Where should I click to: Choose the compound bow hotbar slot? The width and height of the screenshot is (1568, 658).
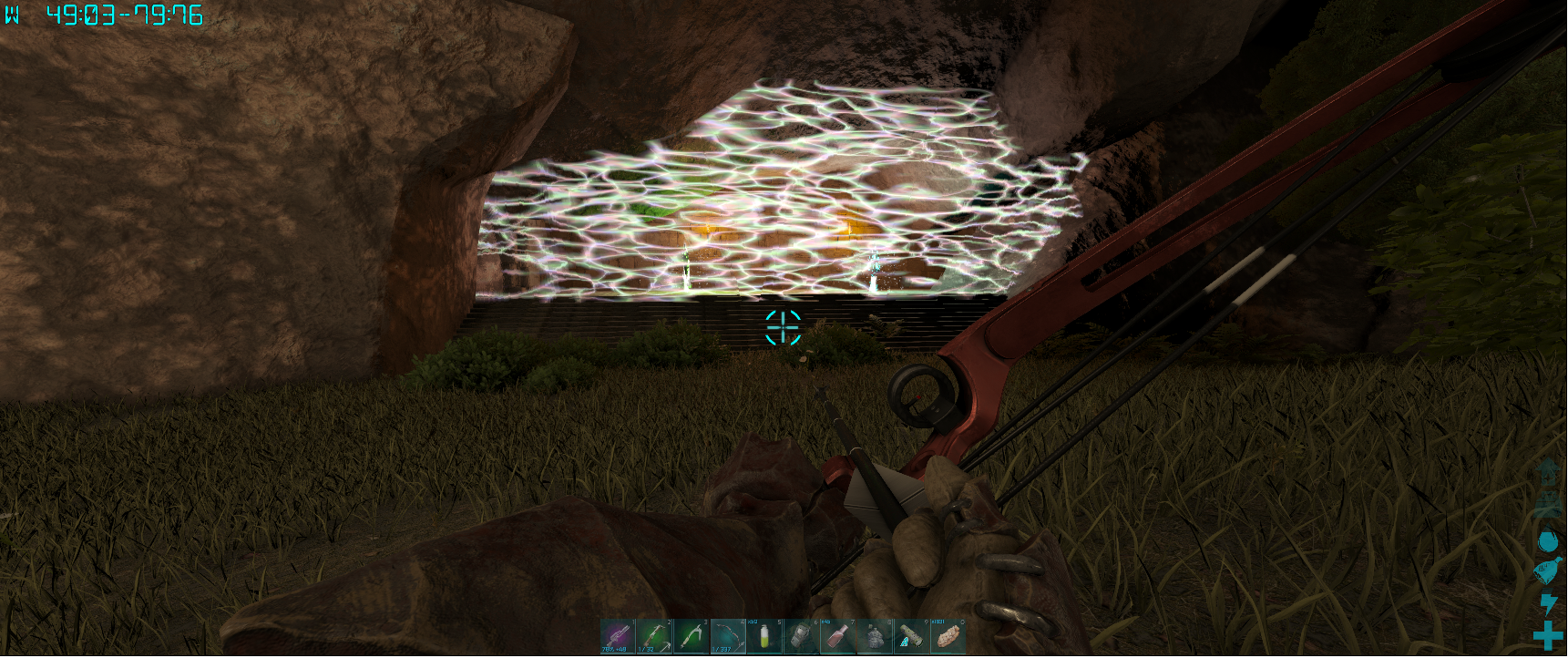728,636
